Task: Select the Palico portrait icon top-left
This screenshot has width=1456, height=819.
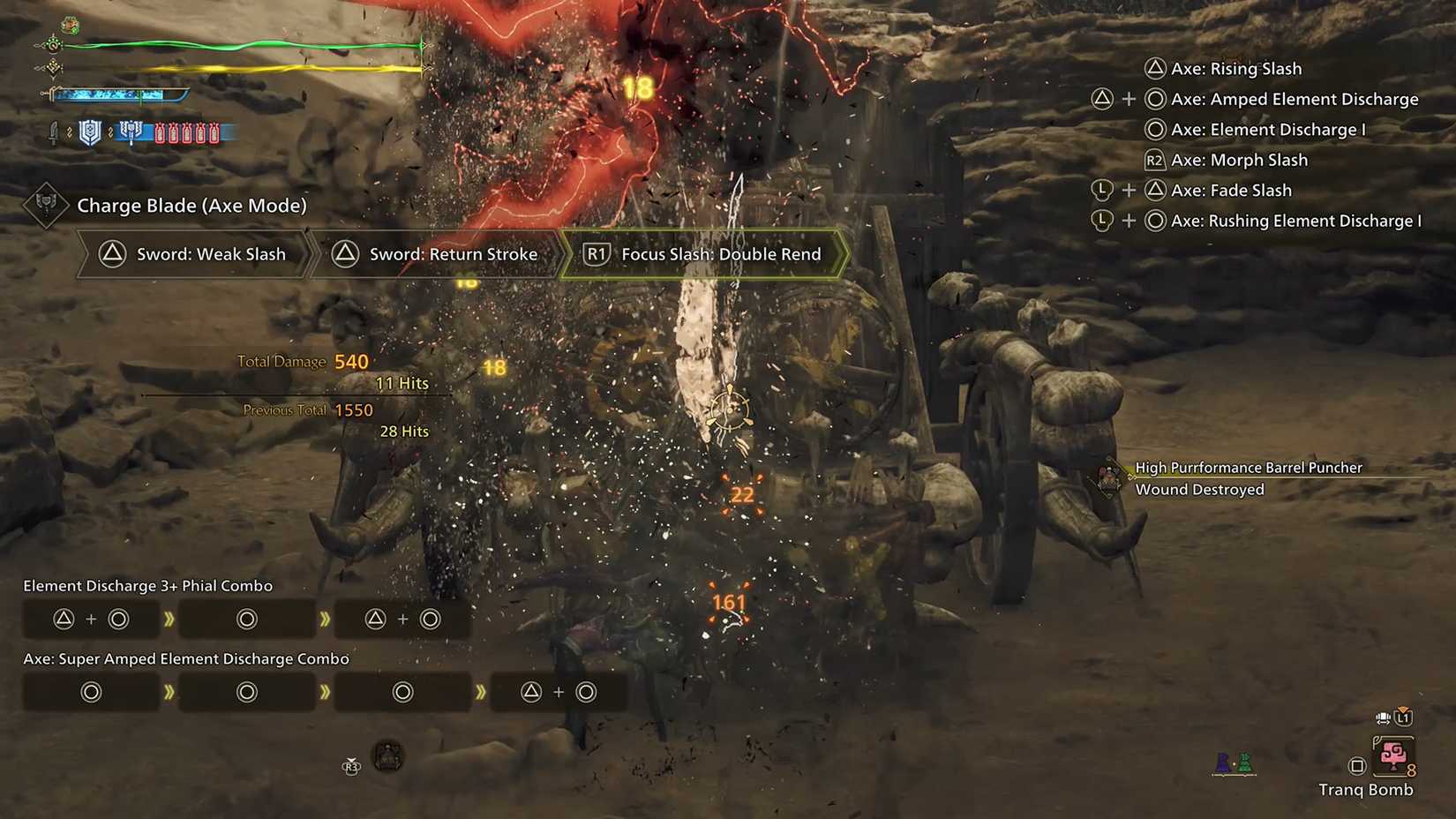Action: 70,25
